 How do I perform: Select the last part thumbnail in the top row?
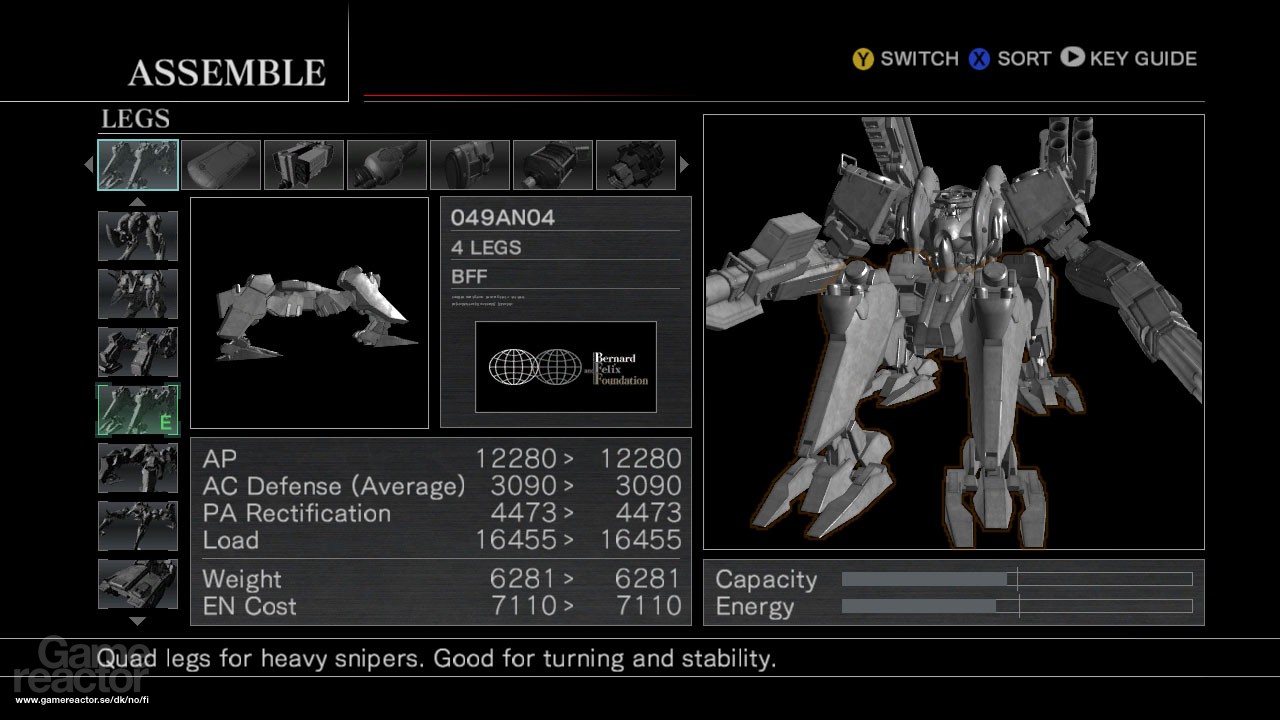click(636, 163)
